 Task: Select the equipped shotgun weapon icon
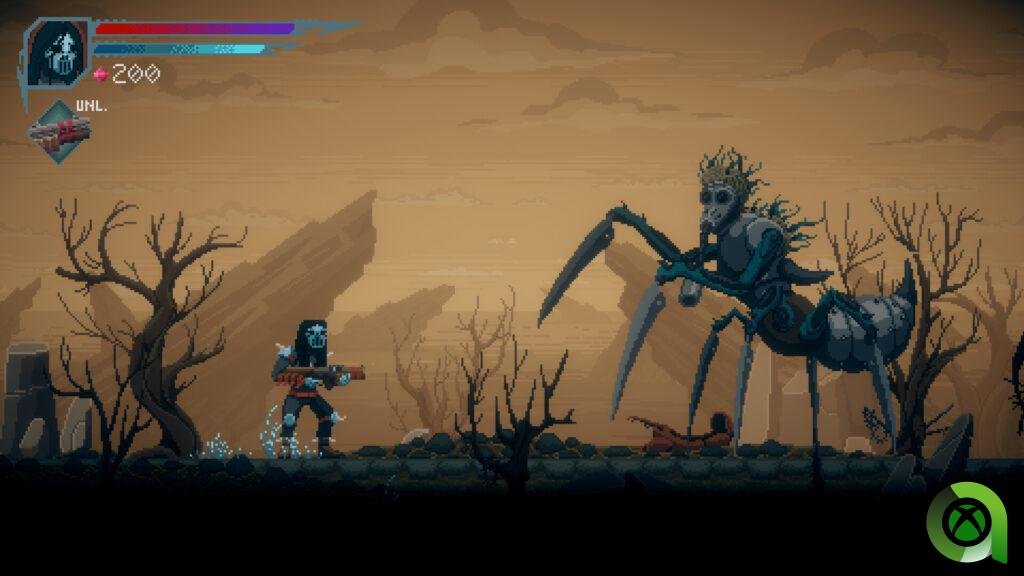(x=59, y=131)
